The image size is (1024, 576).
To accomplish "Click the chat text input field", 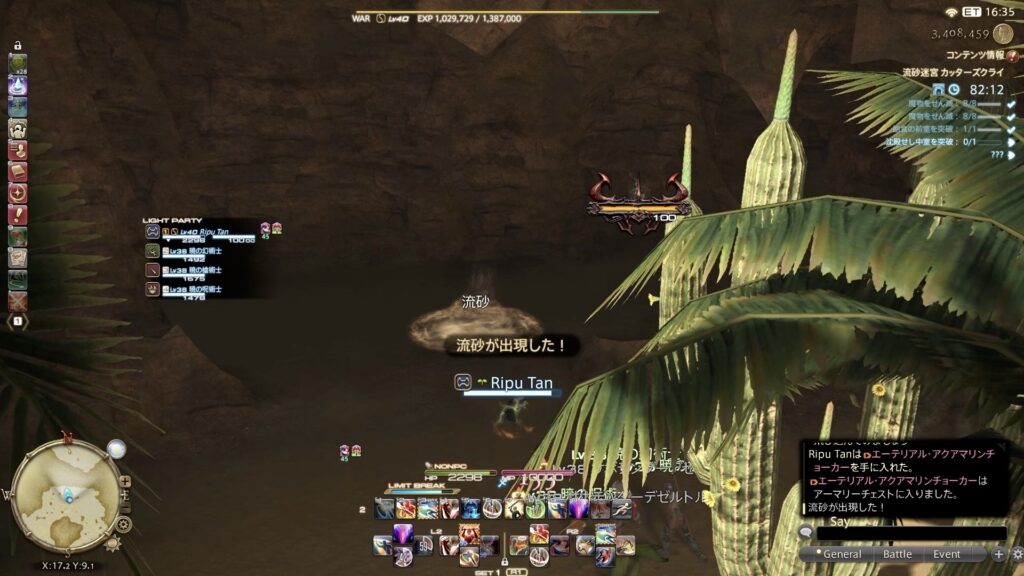I will pyautogui.click(x=910, y=534).
